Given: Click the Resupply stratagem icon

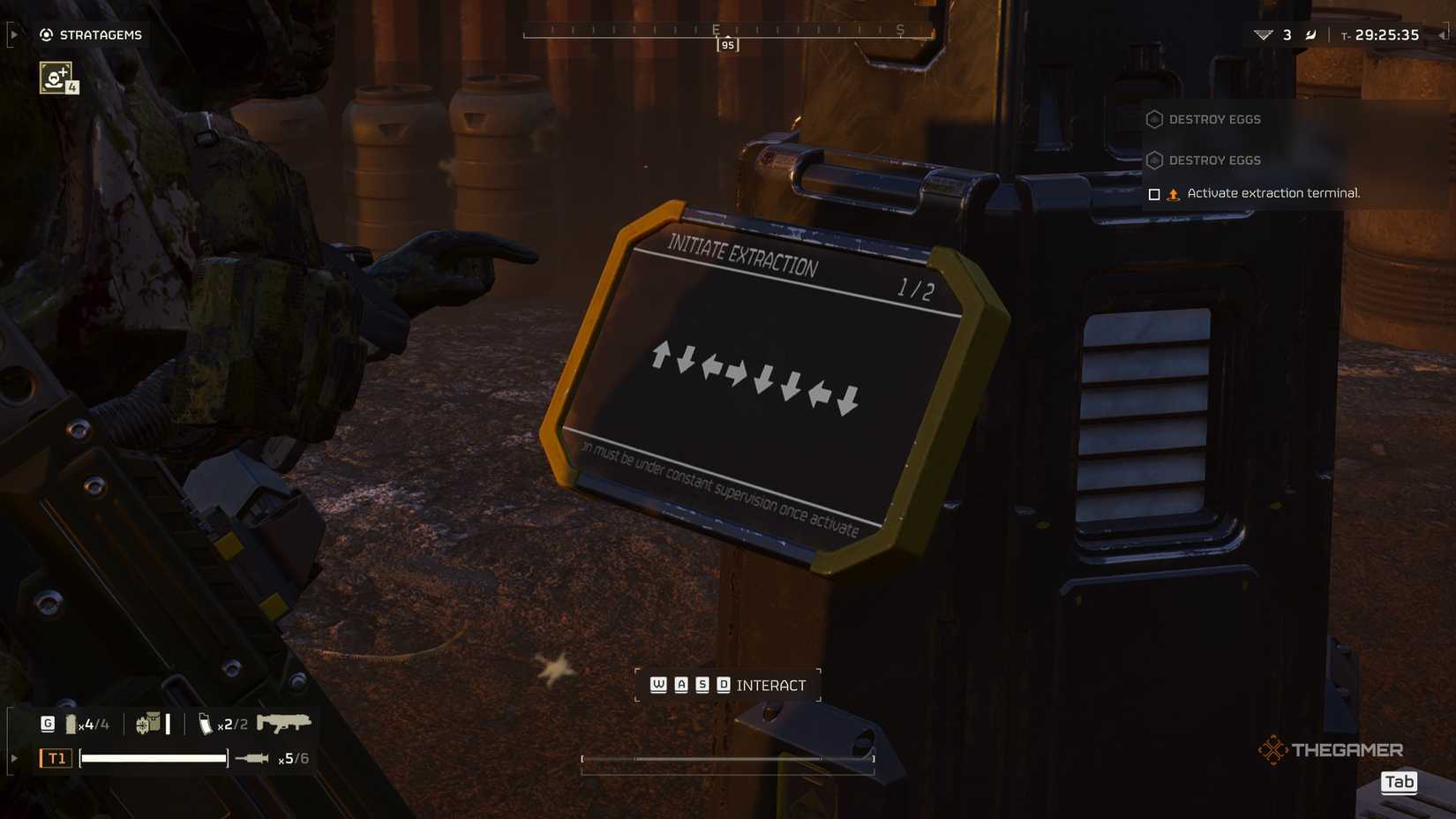Looking at the screenshot, I should [x=55, y=79].
